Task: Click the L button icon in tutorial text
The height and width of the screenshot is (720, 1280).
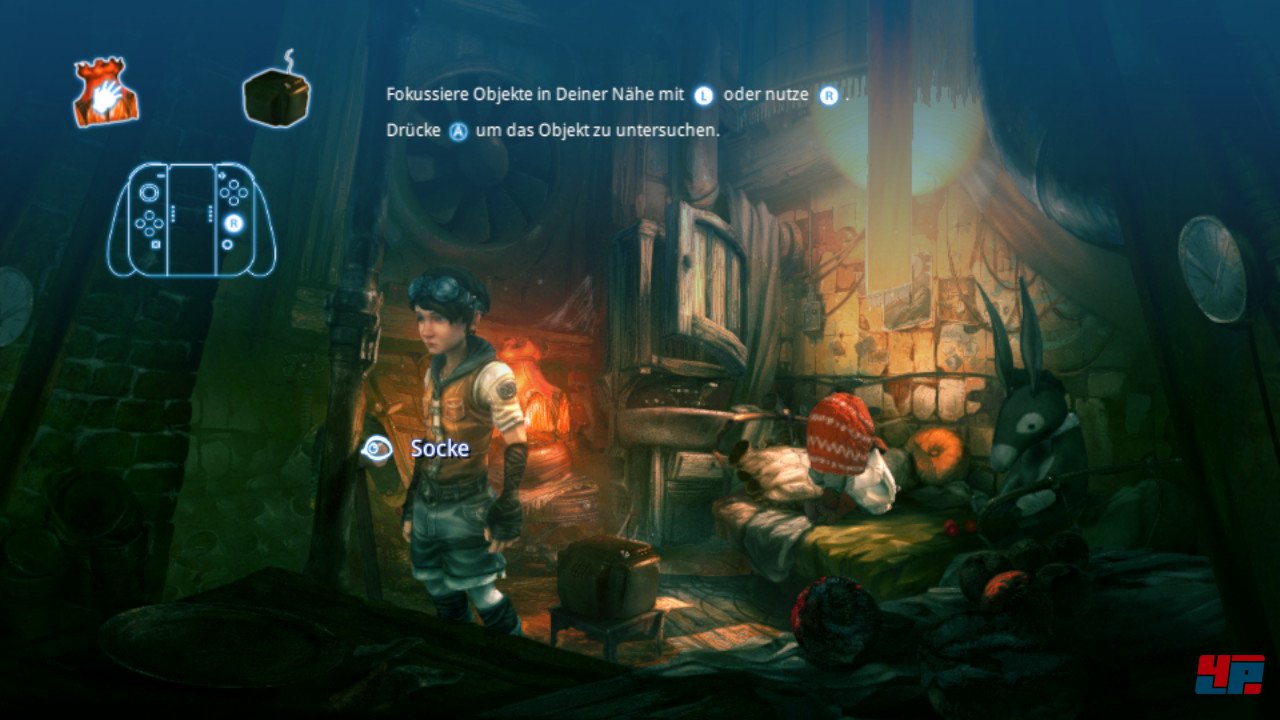Action: tap(705, 94)
